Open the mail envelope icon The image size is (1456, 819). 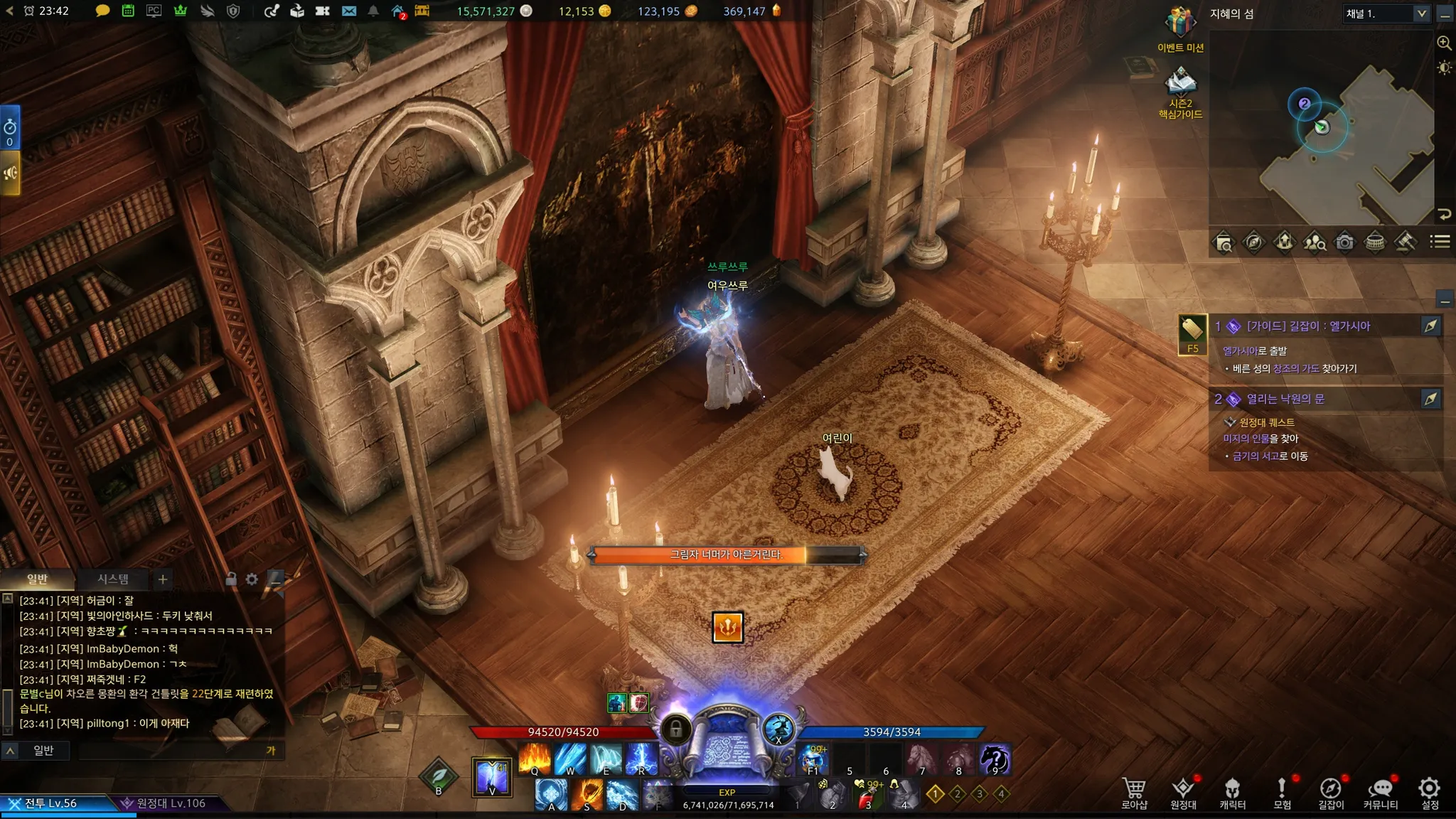[349, 11]
